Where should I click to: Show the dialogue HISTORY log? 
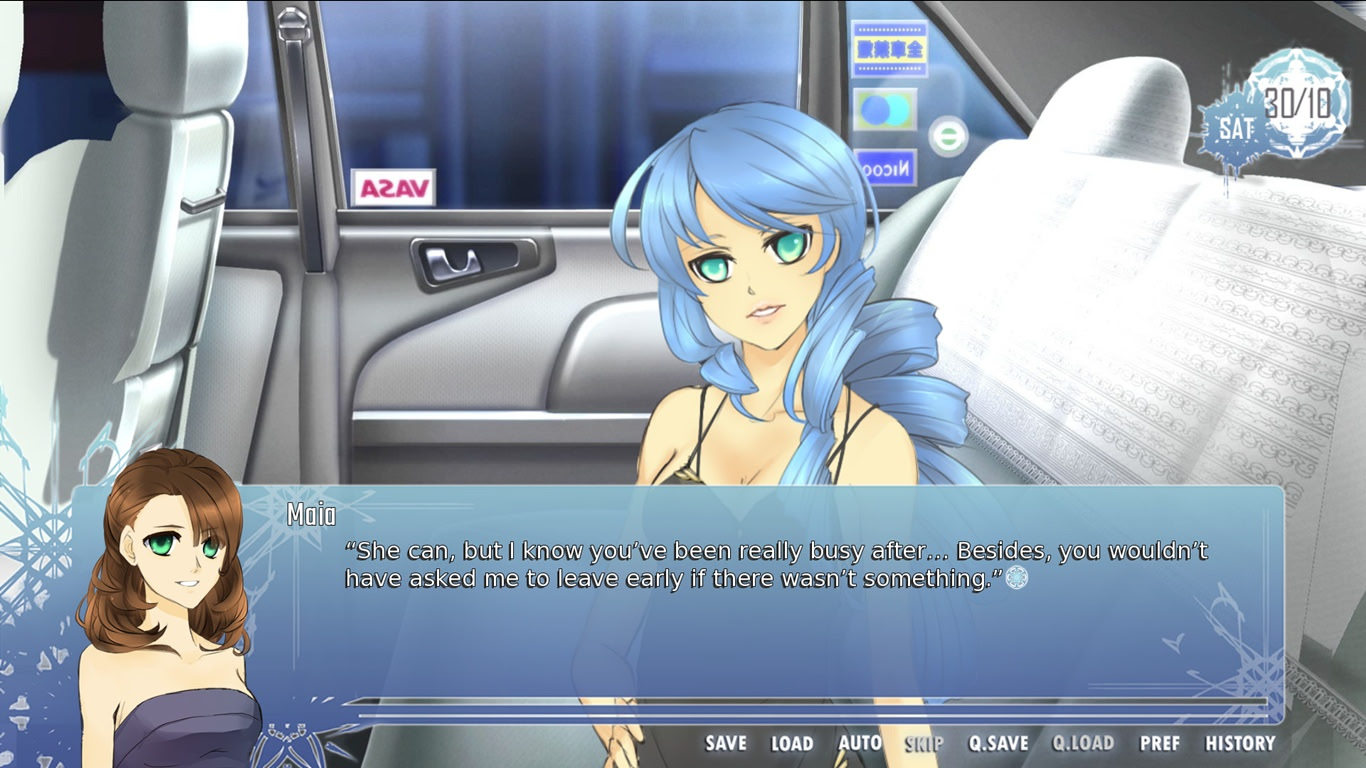(x=1240, y=743)
